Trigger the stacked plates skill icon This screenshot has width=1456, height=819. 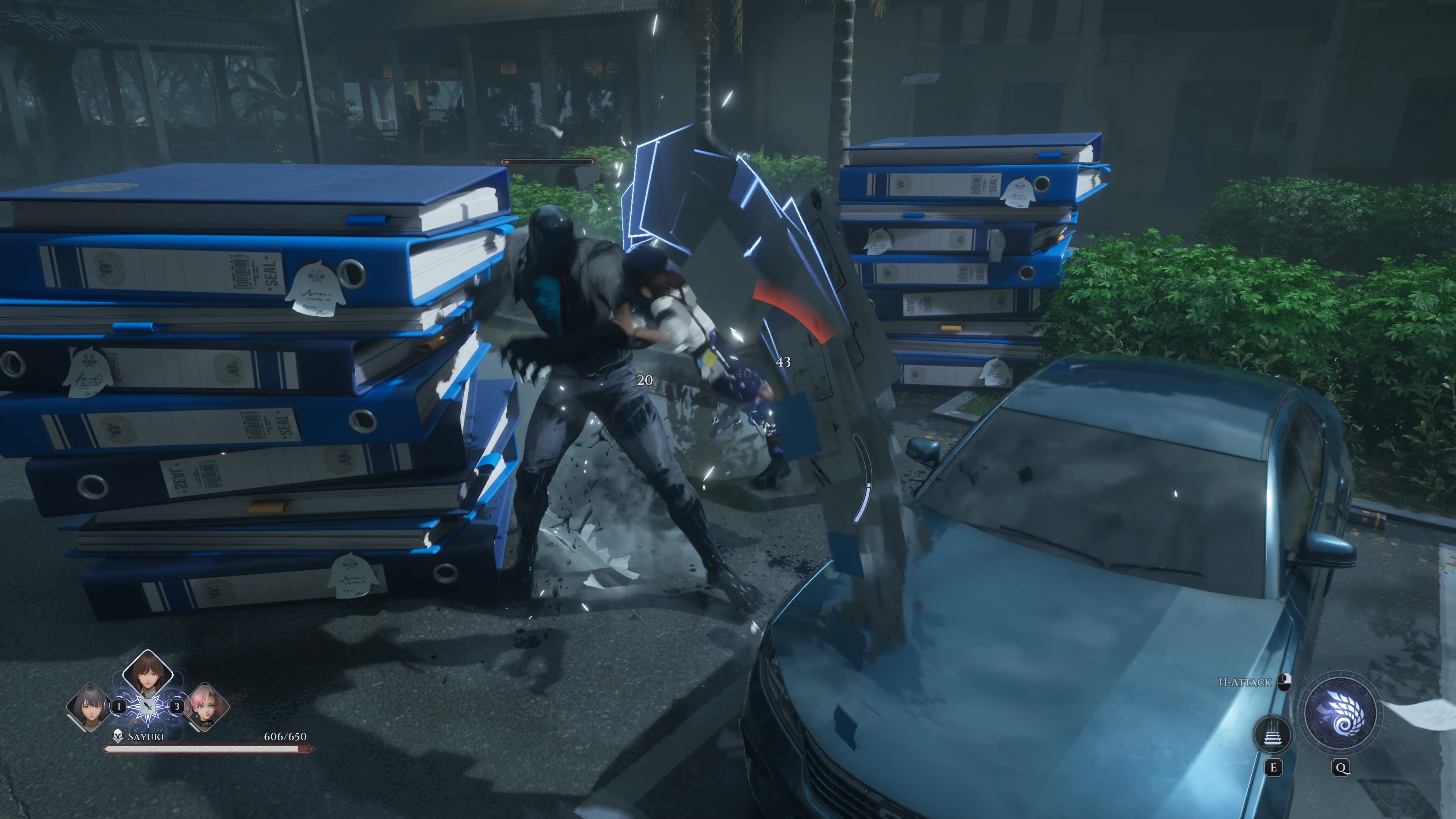coord(1272,735)
